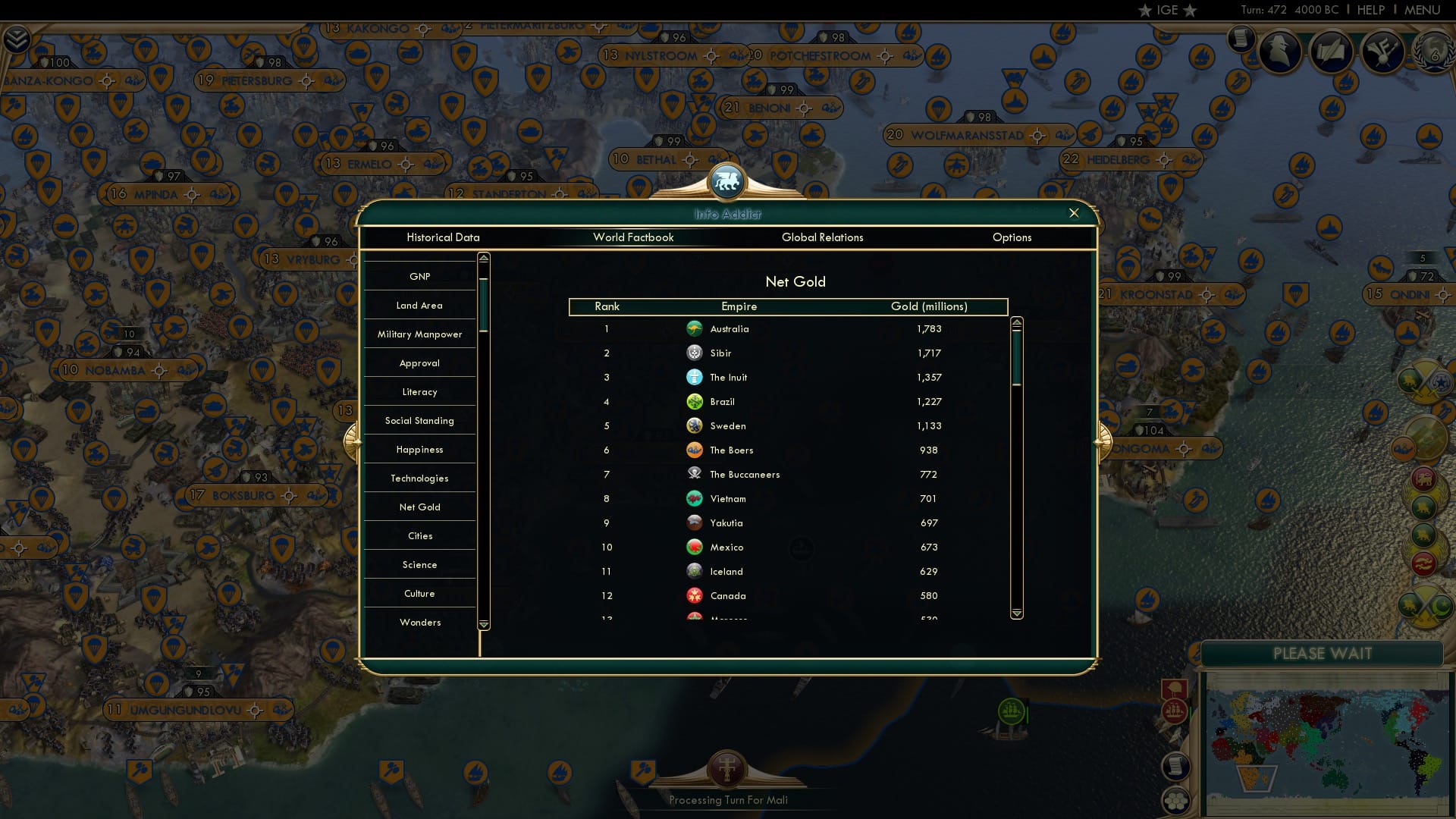Switch to the Historical Data tab

[x=443, y=237]
